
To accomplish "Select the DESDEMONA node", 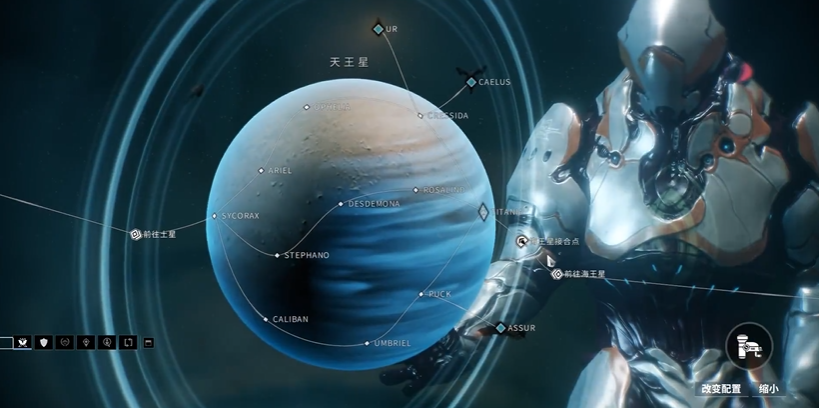I will coord(341,204).
